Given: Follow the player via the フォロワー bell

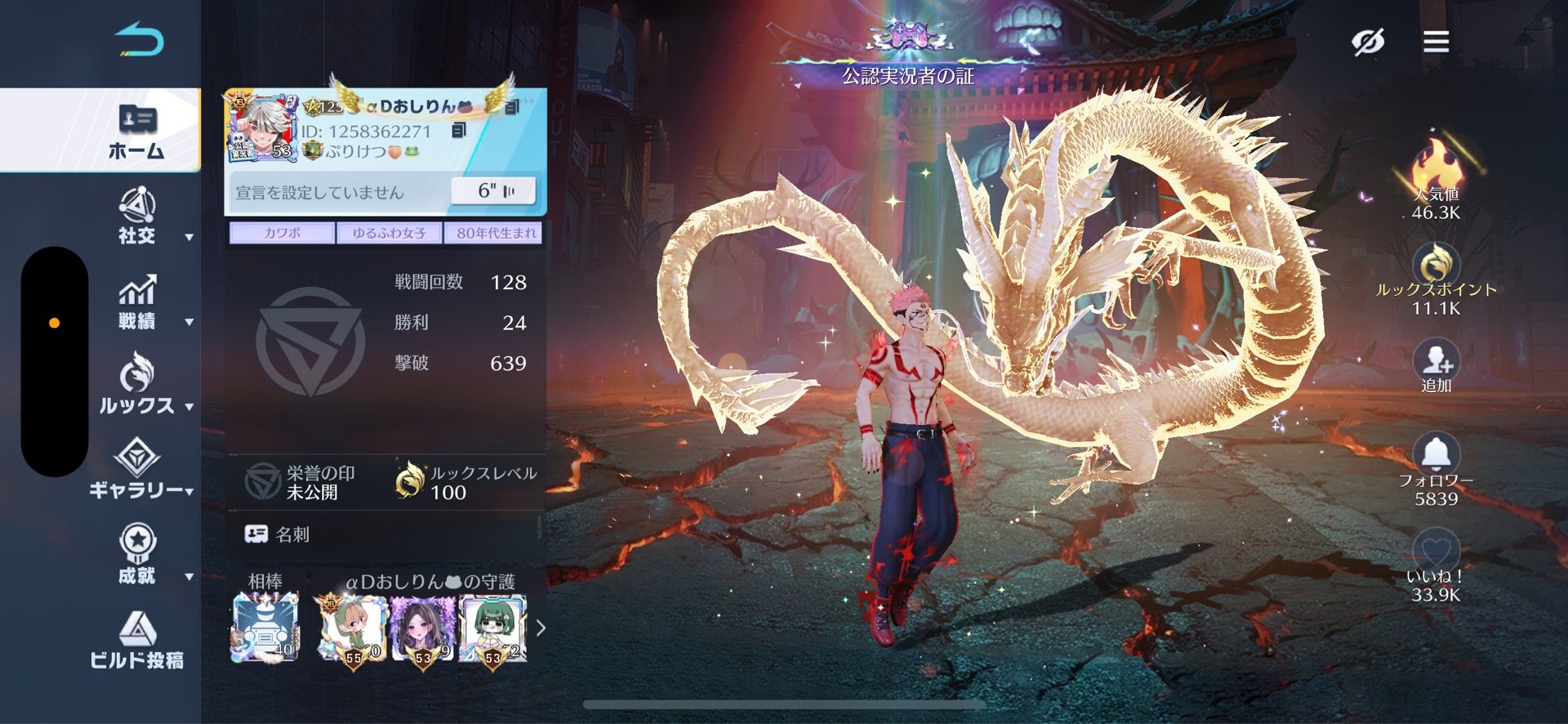Looking at the screenshot, I should (1436, 452).
